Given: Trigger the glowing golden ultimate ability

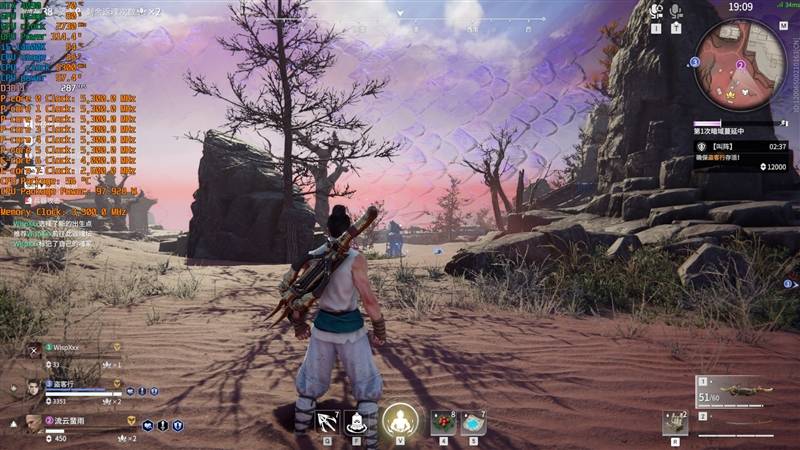Looking at the screenshot, I should [x=400, y=419].
